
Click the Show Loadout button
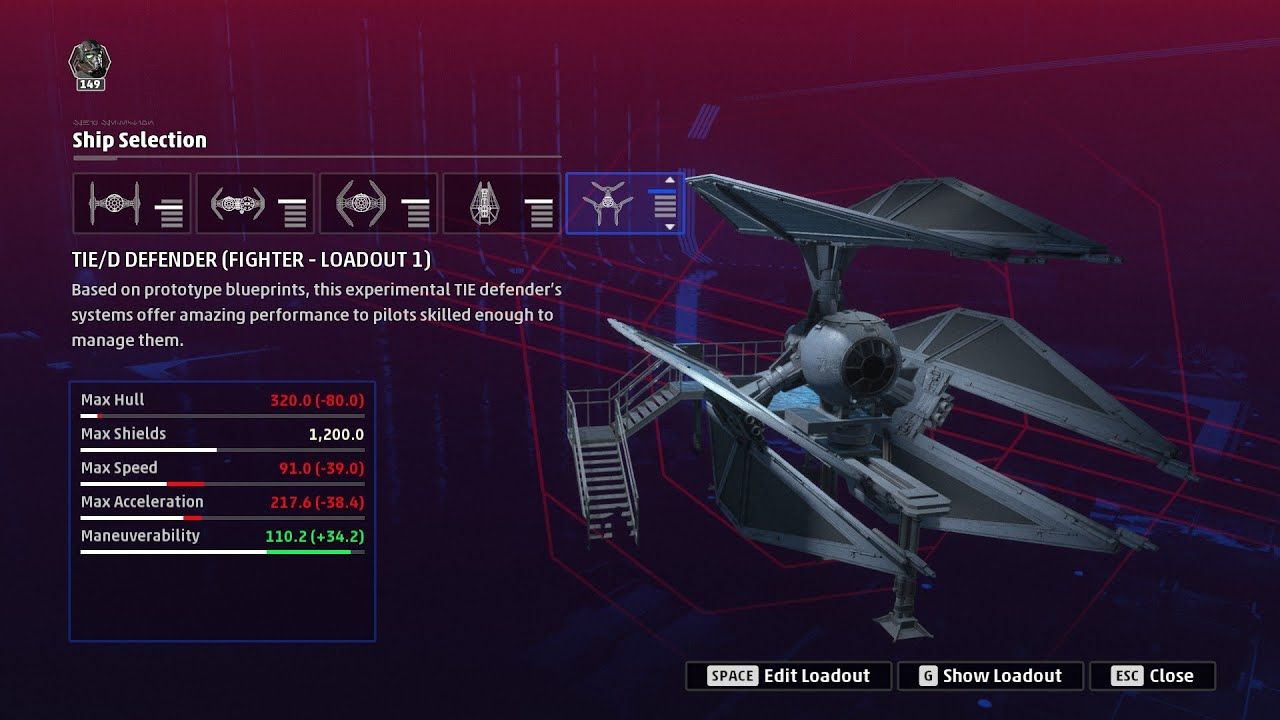(989, 676)
